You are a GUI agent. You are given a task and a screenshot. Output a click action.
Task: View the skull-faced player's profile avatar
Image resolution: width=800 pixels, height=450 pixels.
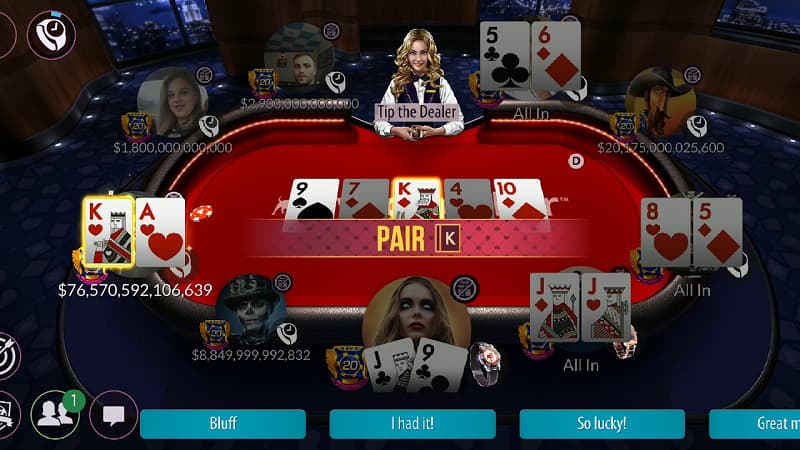250,308
